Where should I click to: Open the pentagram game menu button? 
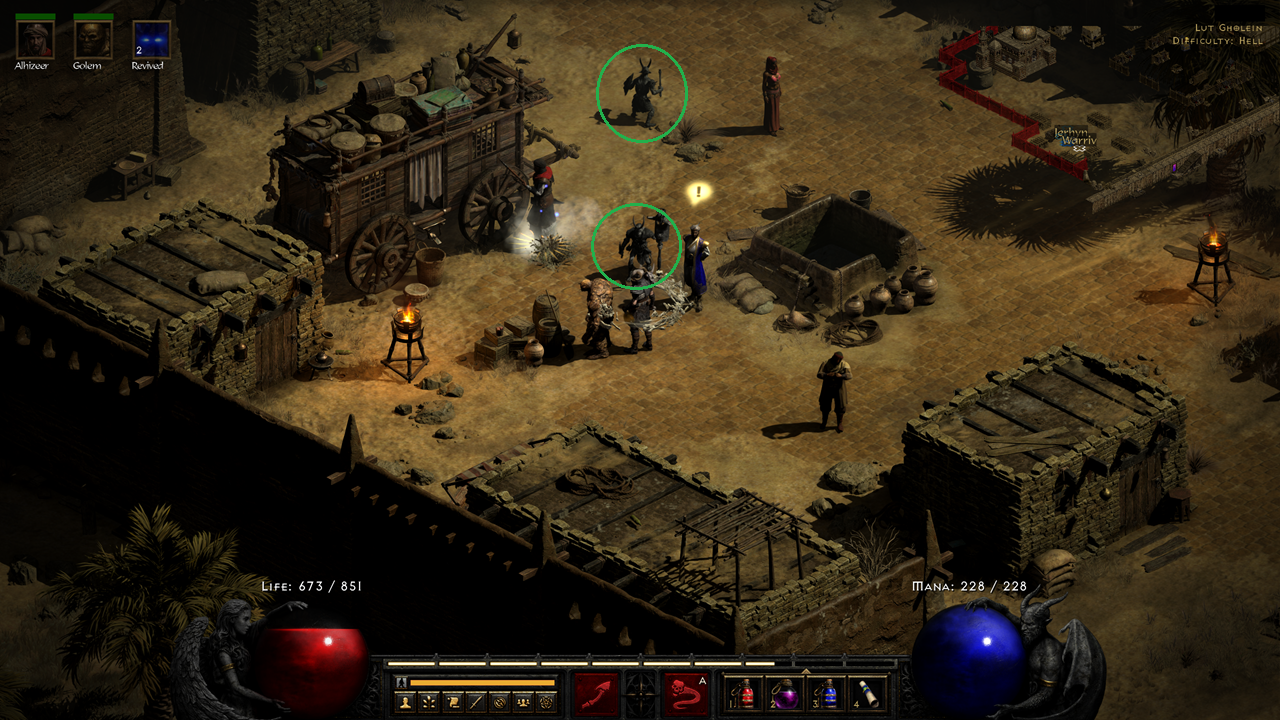[546, 702]
